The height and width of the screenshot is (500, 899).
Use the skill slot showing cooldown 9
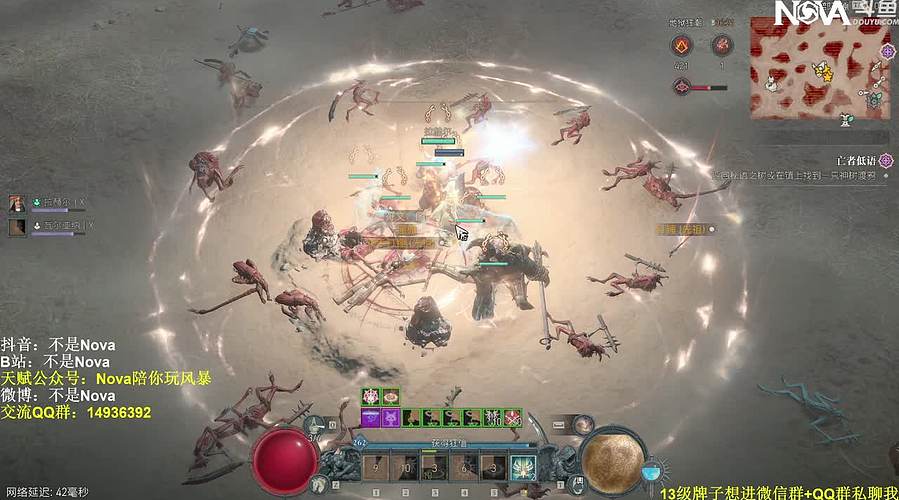(x=376, y=467)
